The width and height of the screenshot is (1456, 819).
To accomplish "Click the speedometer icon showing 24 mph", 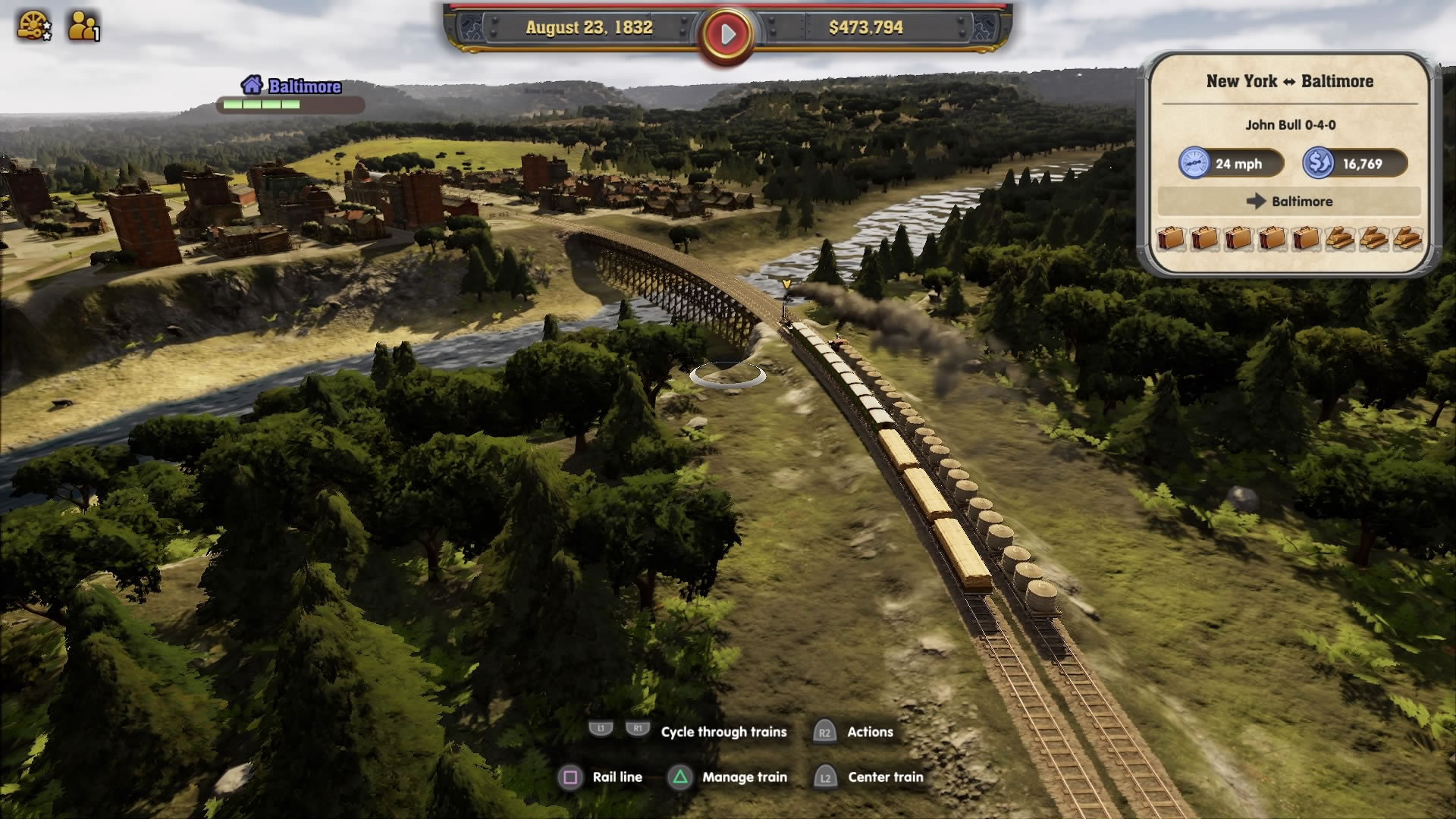I will 1195,164.
